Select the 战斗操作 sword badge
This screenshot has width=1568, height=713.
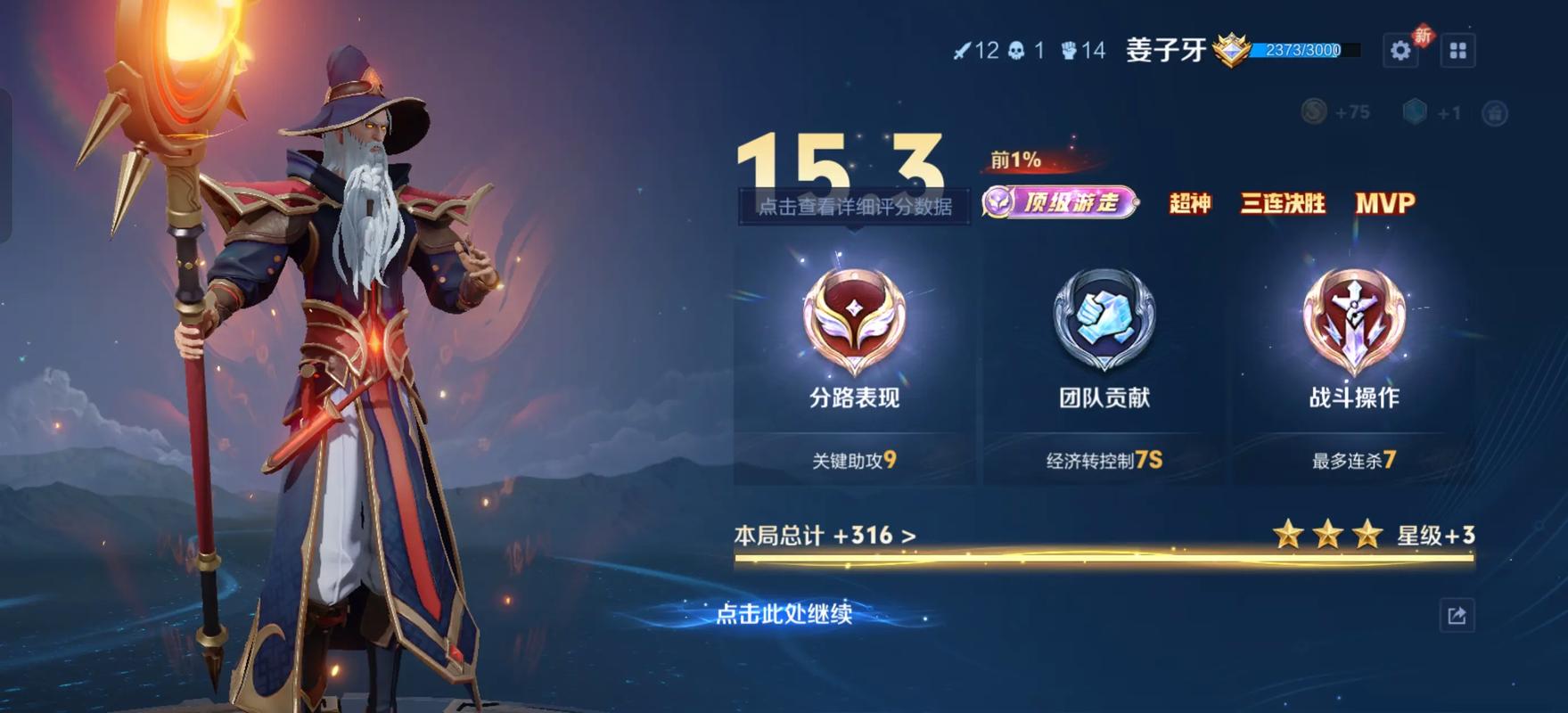1353,322
